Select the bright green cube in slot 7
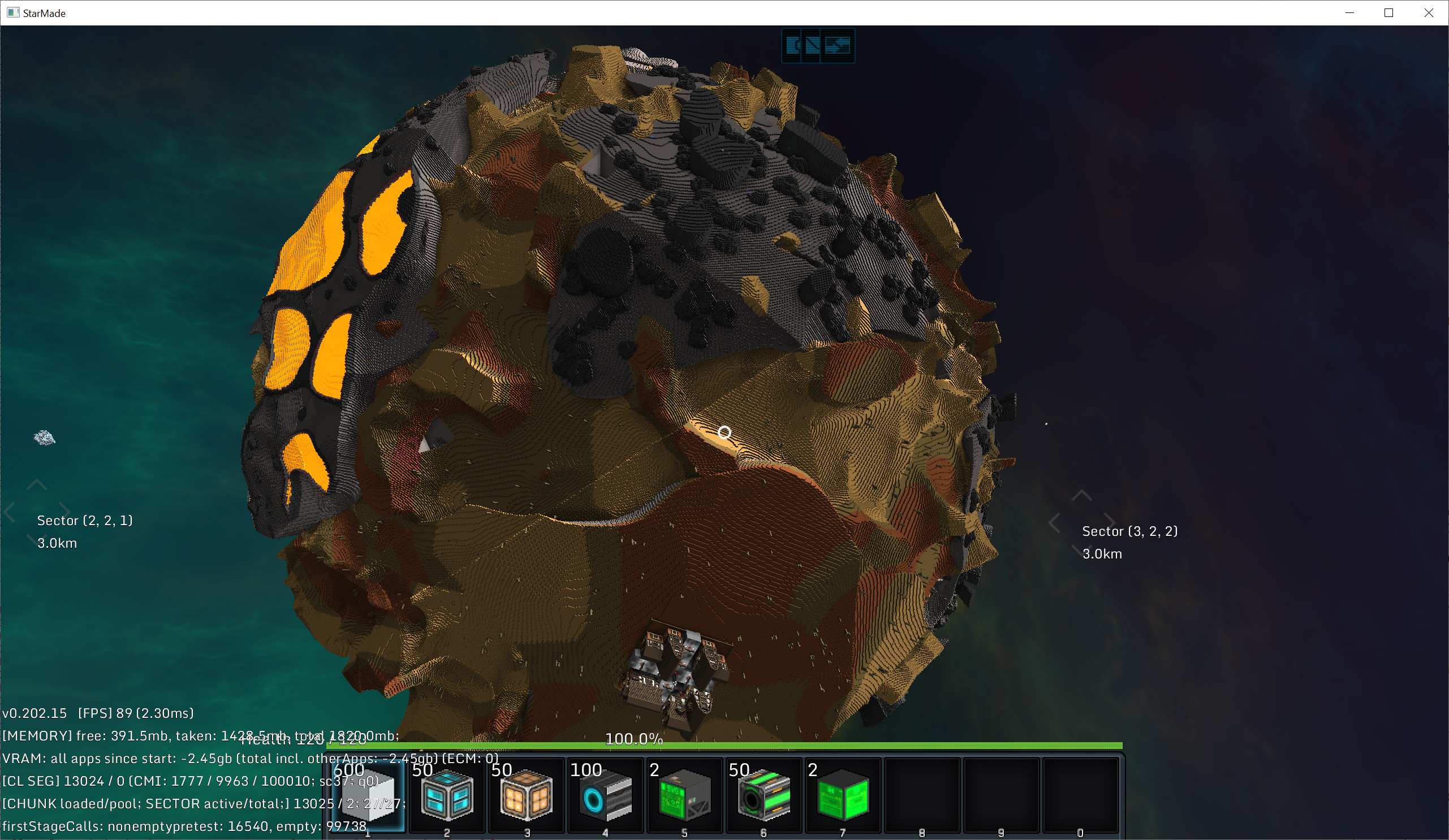Viewport: 1449px width, 840px height. [843, 796]
